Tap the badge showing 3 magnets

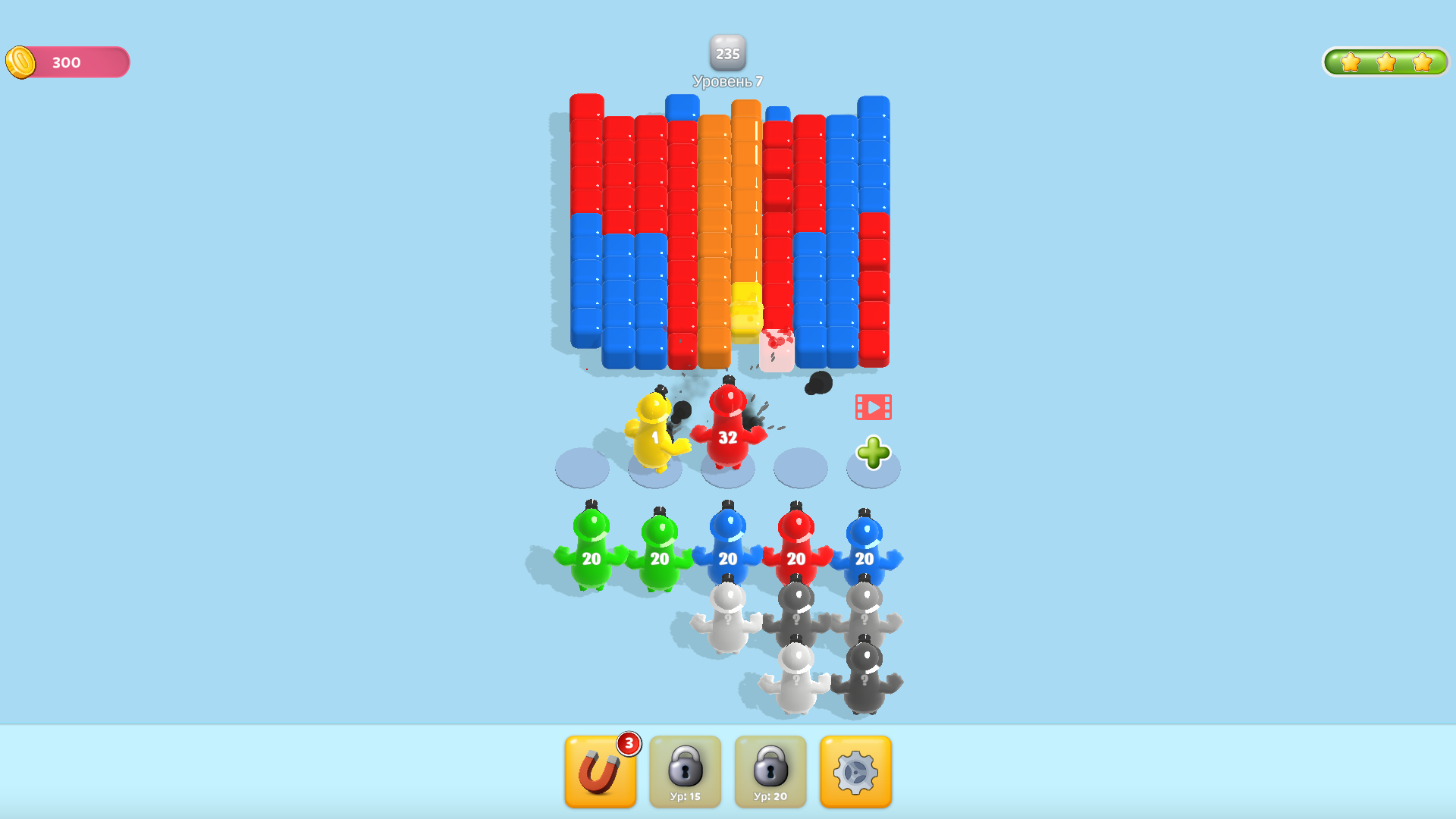coord(628,744)
